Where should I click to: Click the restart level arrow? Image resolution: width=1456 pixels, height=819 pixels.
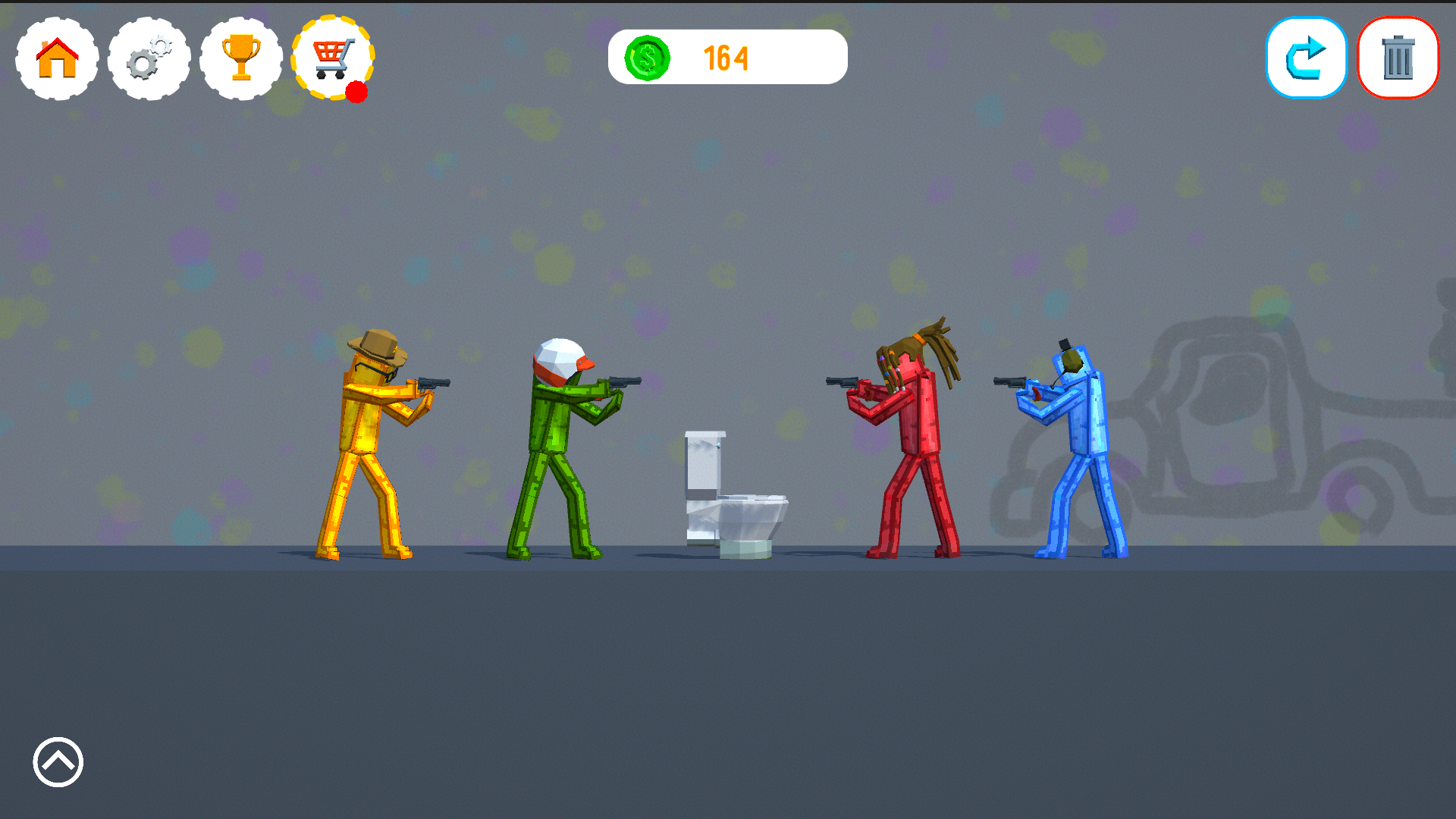[x=1306, y=58]
